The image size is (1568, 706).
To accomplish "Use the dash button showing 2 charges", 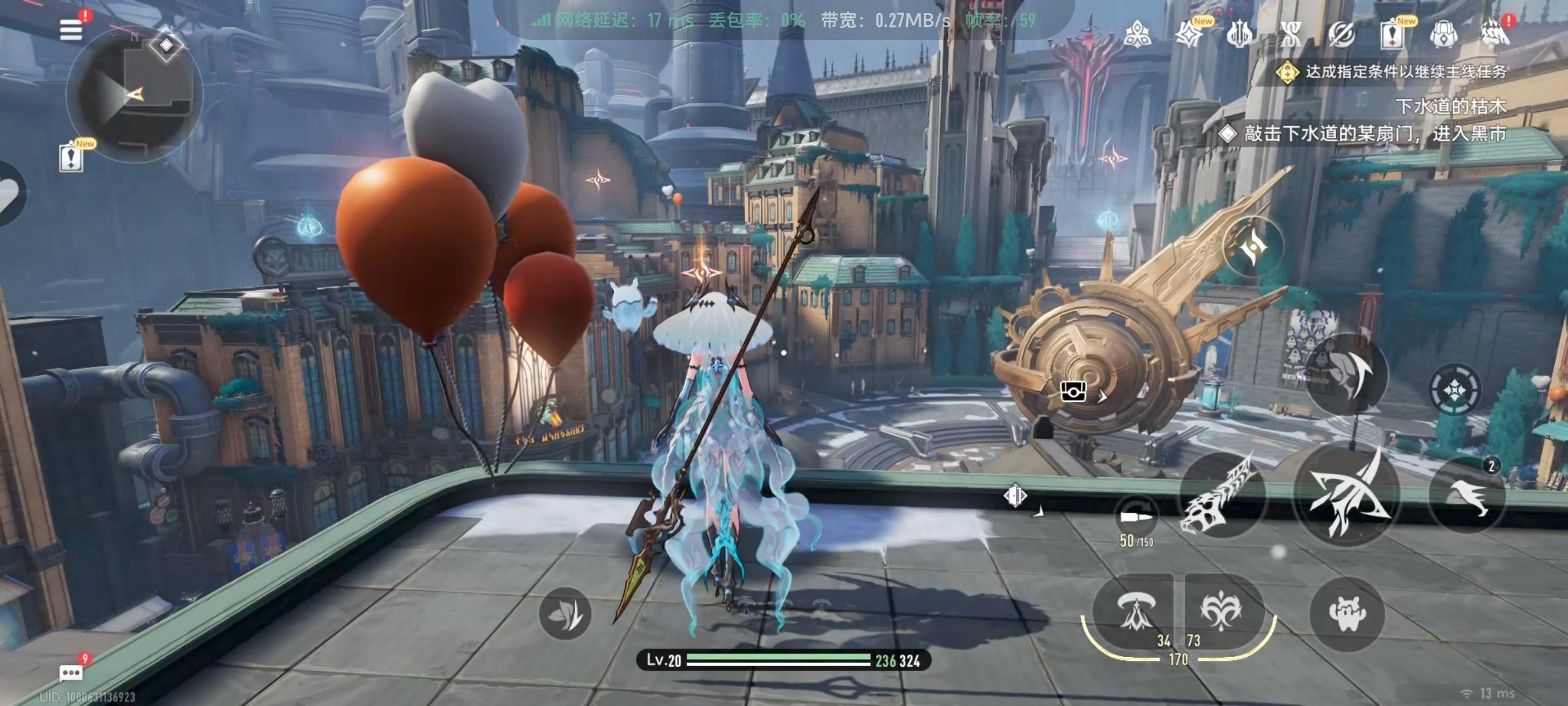I will [x=1467, y=495].
